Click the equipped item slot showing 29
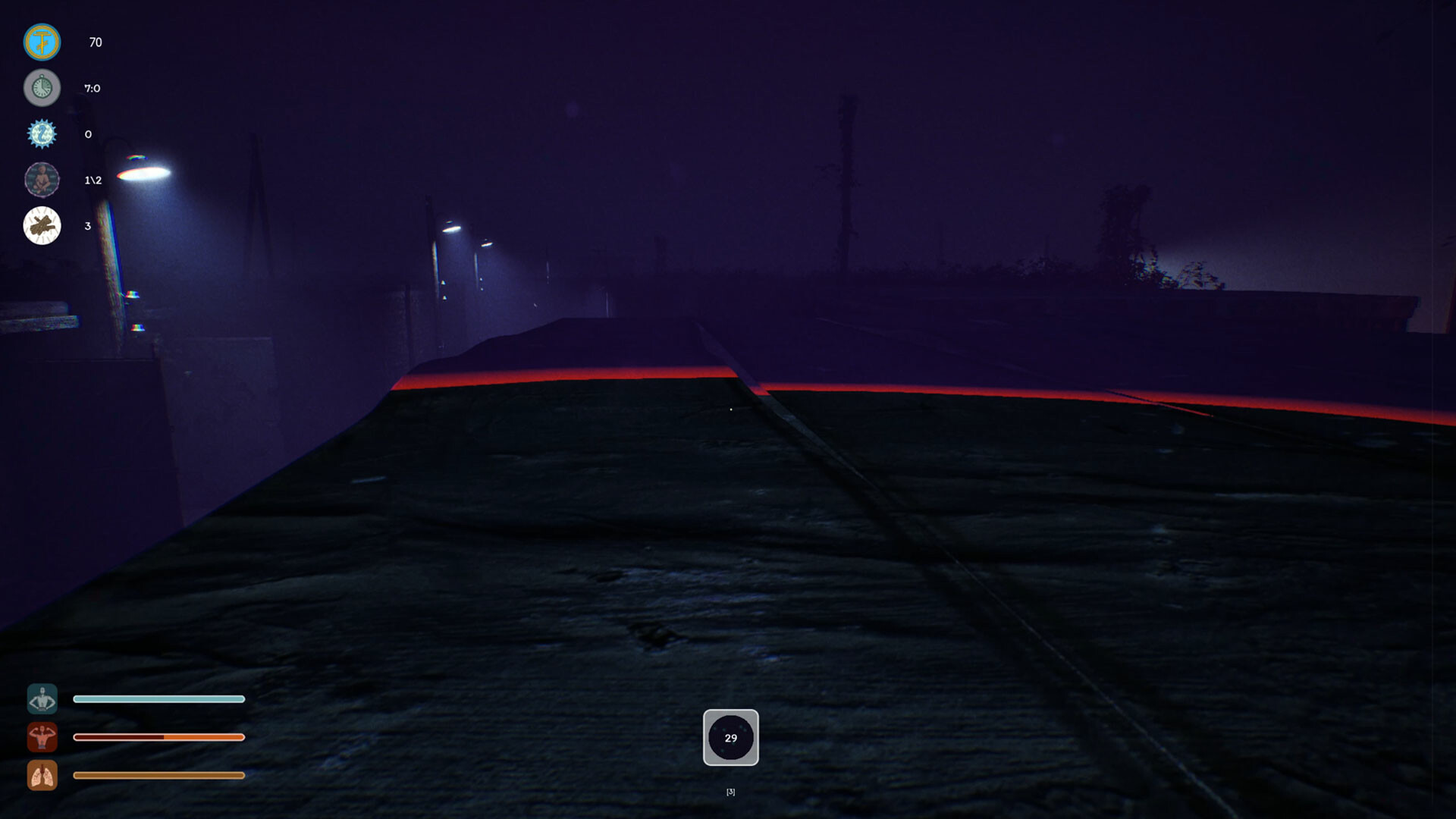The image size is (1456, 819). point(730,738)
